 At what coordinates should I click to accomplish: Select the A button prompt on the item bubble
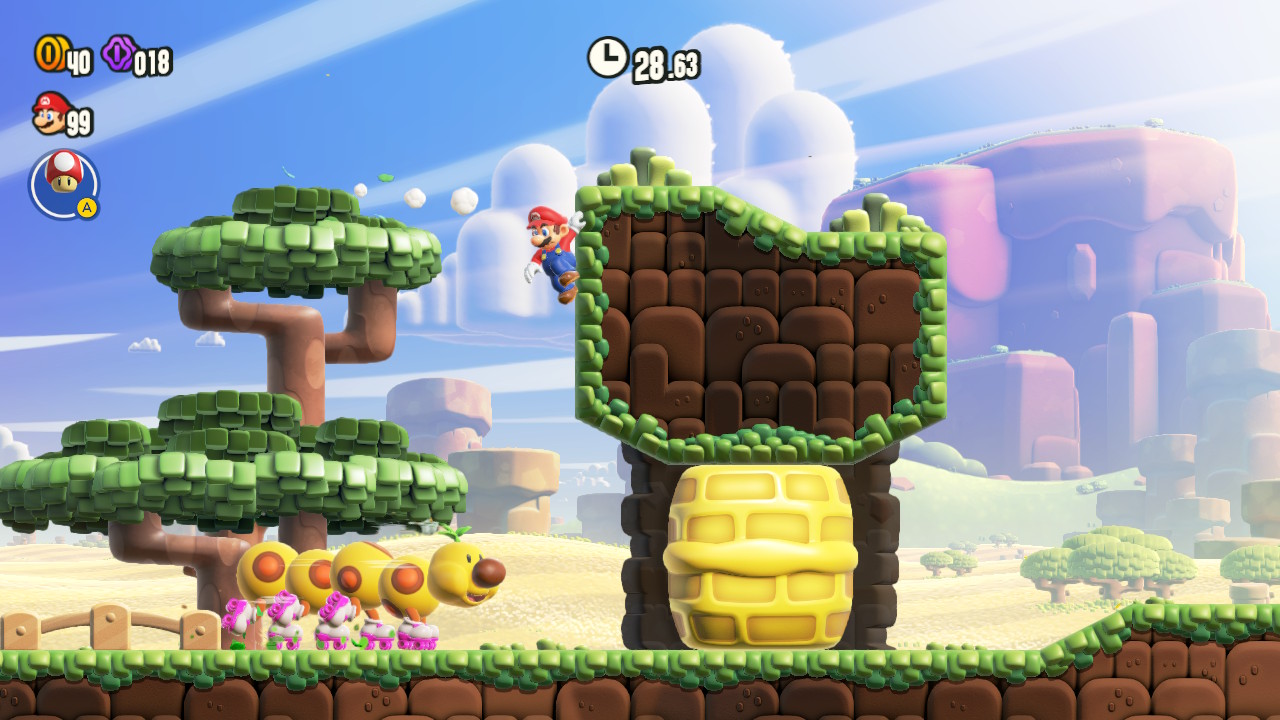click(x=88, y=206)
